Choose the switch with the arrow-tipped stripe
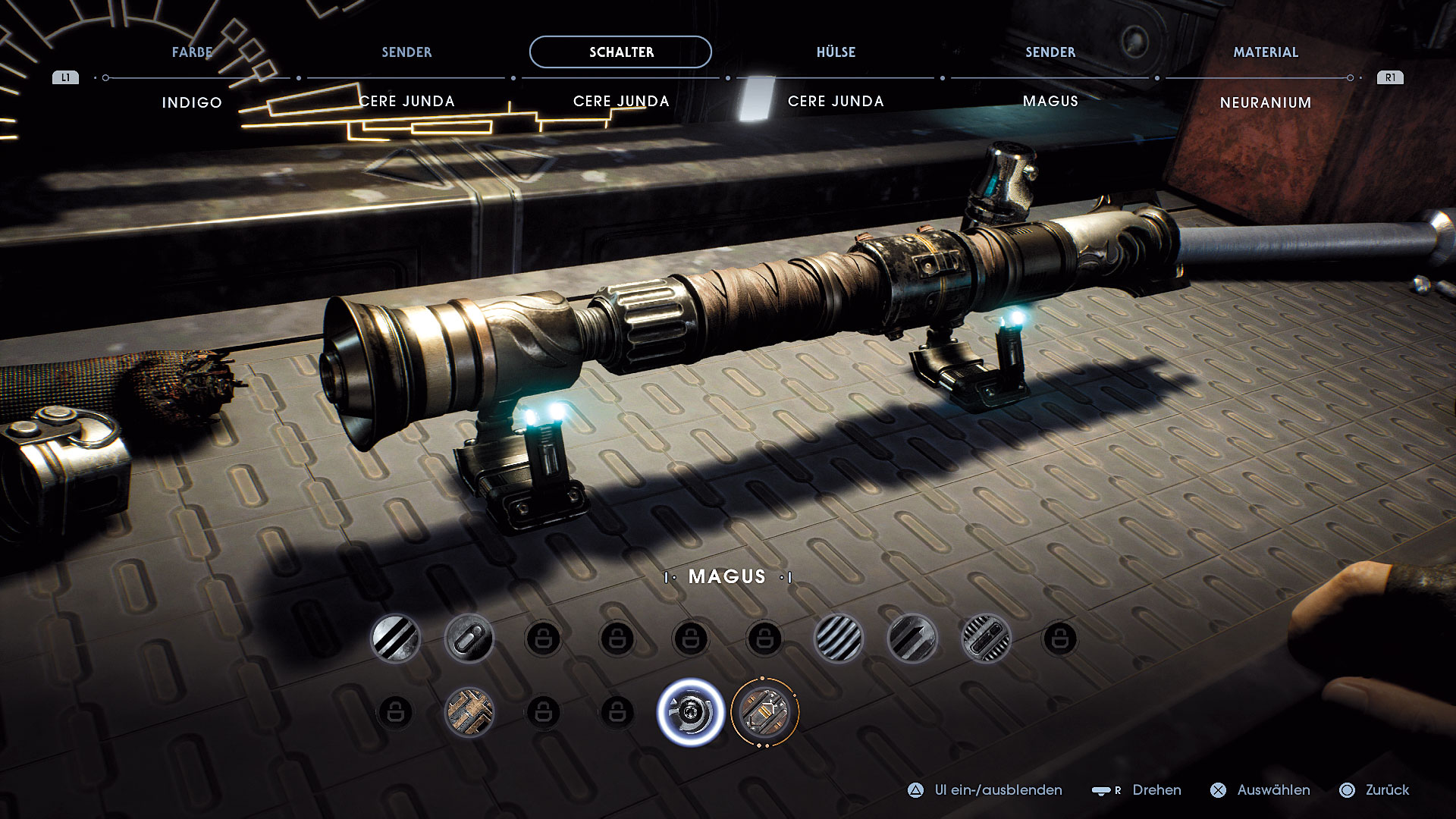 (912, 639)
